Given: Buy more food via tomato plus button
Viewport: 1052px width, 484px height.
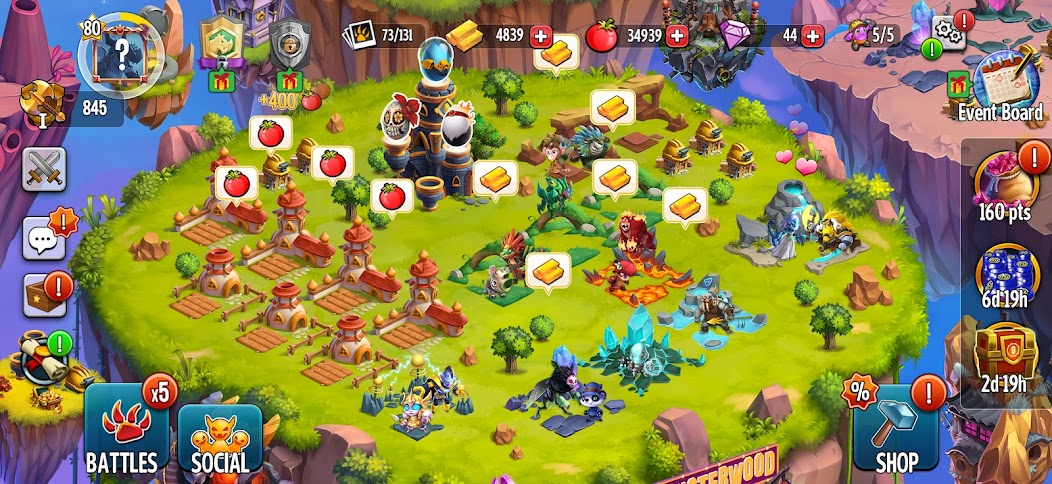Looking at the screenshot, I should [677, 36].
